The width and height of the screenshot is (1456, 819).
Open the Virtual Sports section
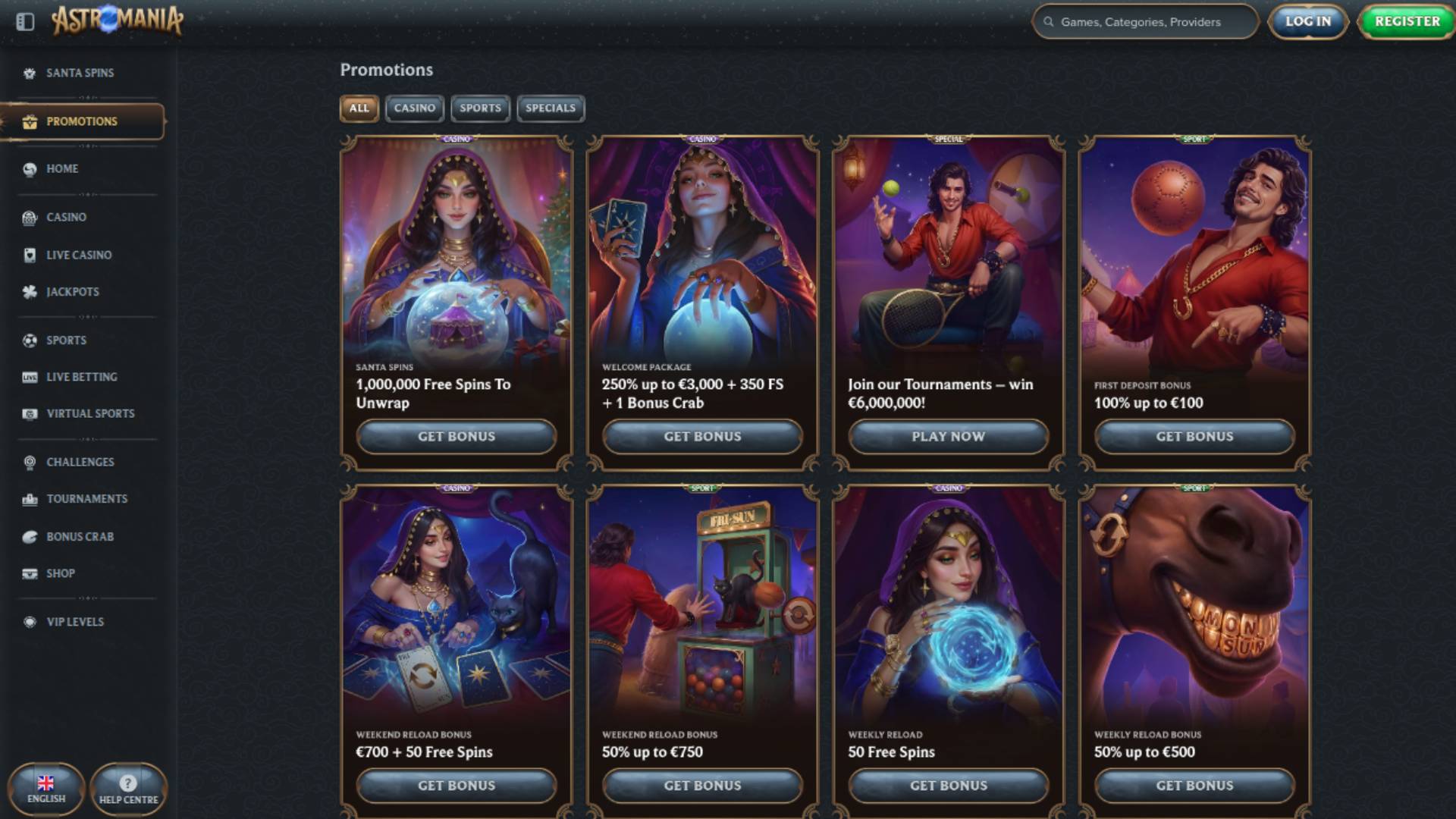click(30, 413)
